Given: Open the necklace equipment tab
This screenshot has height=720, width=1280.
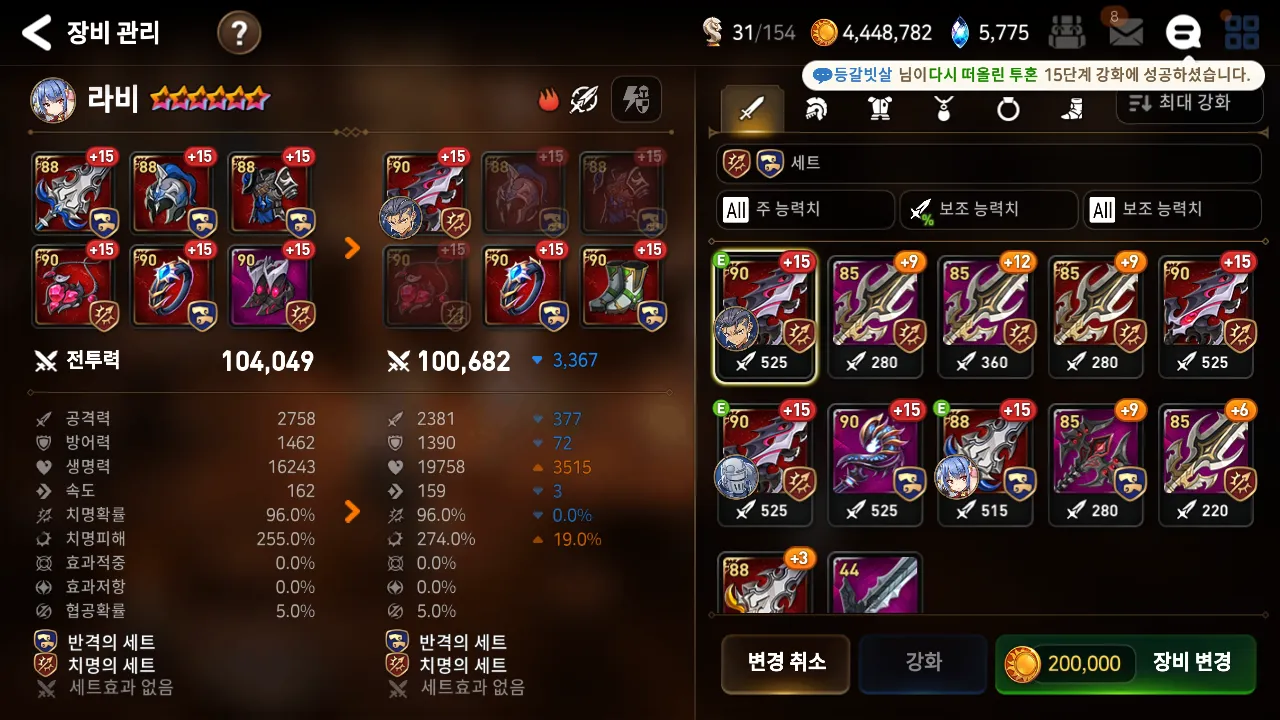Looking at the screenshot, I should [x=945, y=110].
